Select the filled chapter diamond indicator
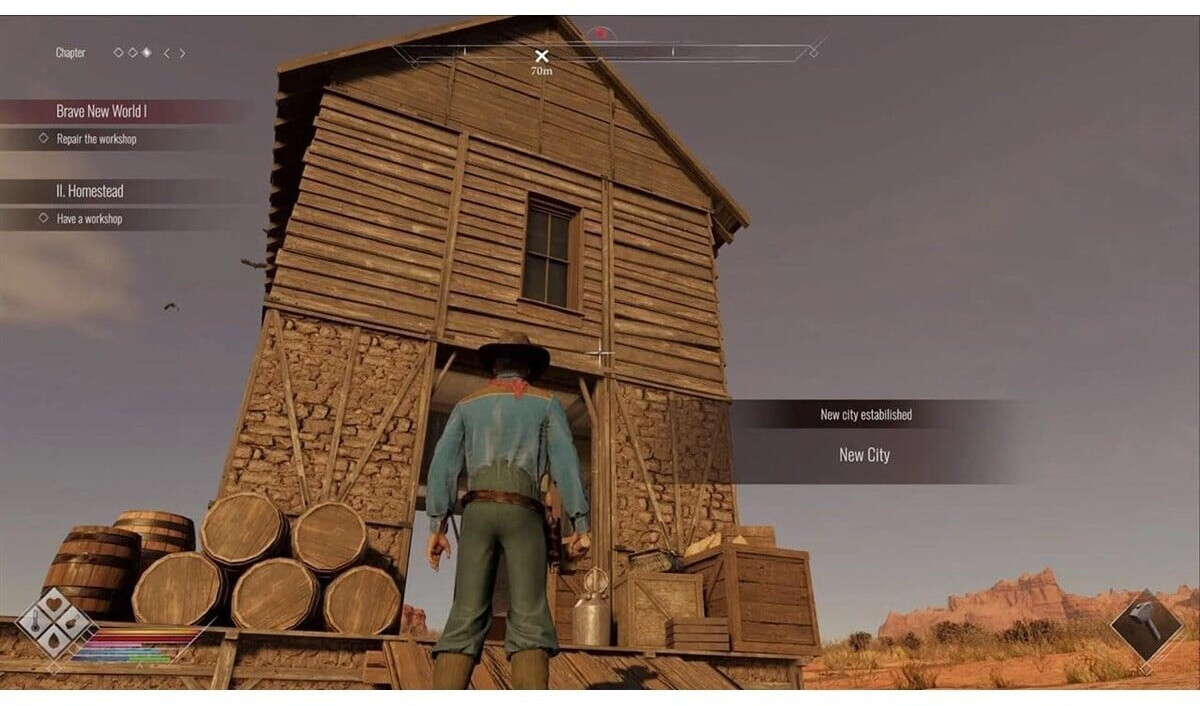The image size is (1200, 706). click(x=146, y=52)
